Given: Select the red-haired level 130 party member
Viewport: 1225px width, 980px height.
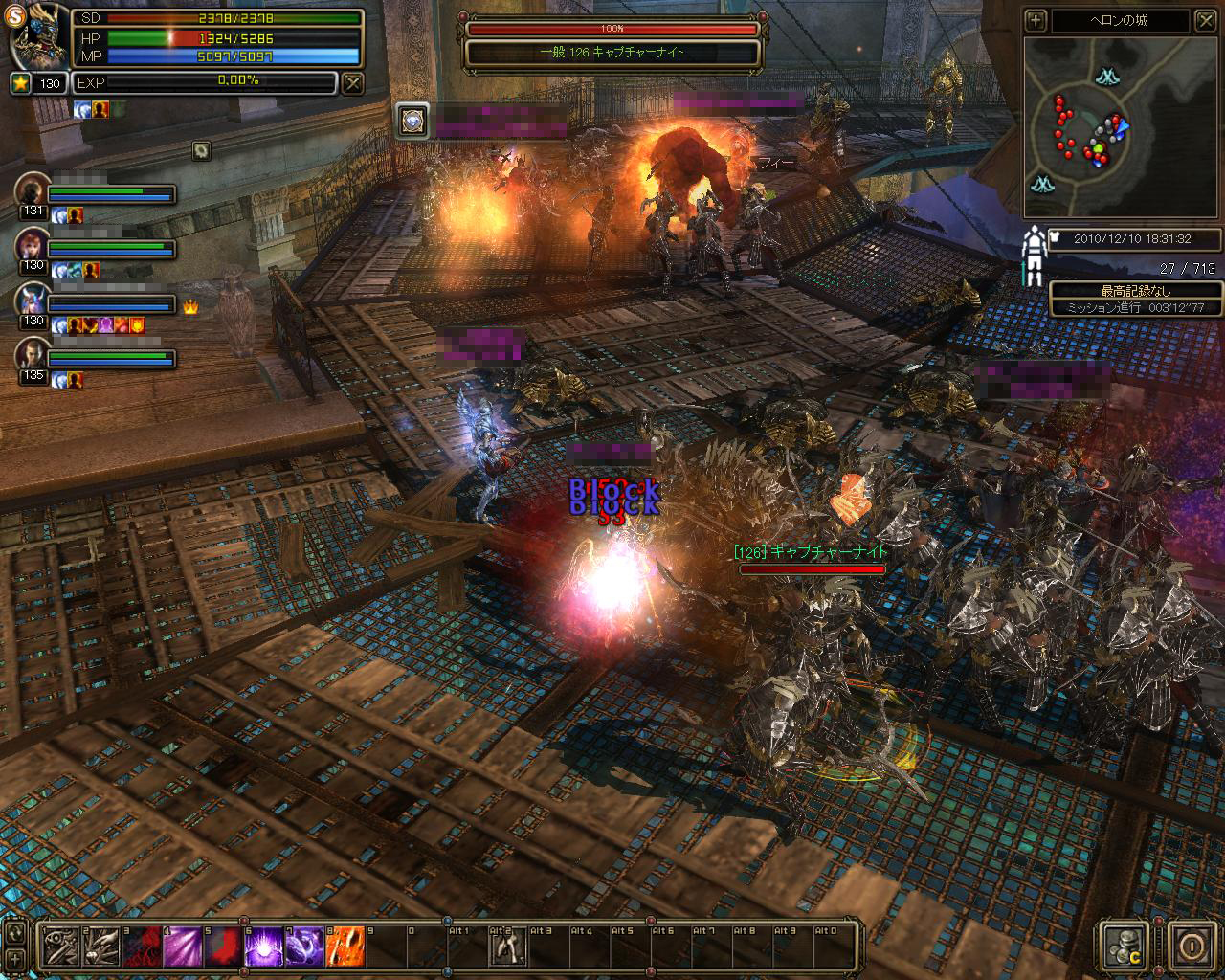Looking at the screenshot, I should [x=33, y=246].
